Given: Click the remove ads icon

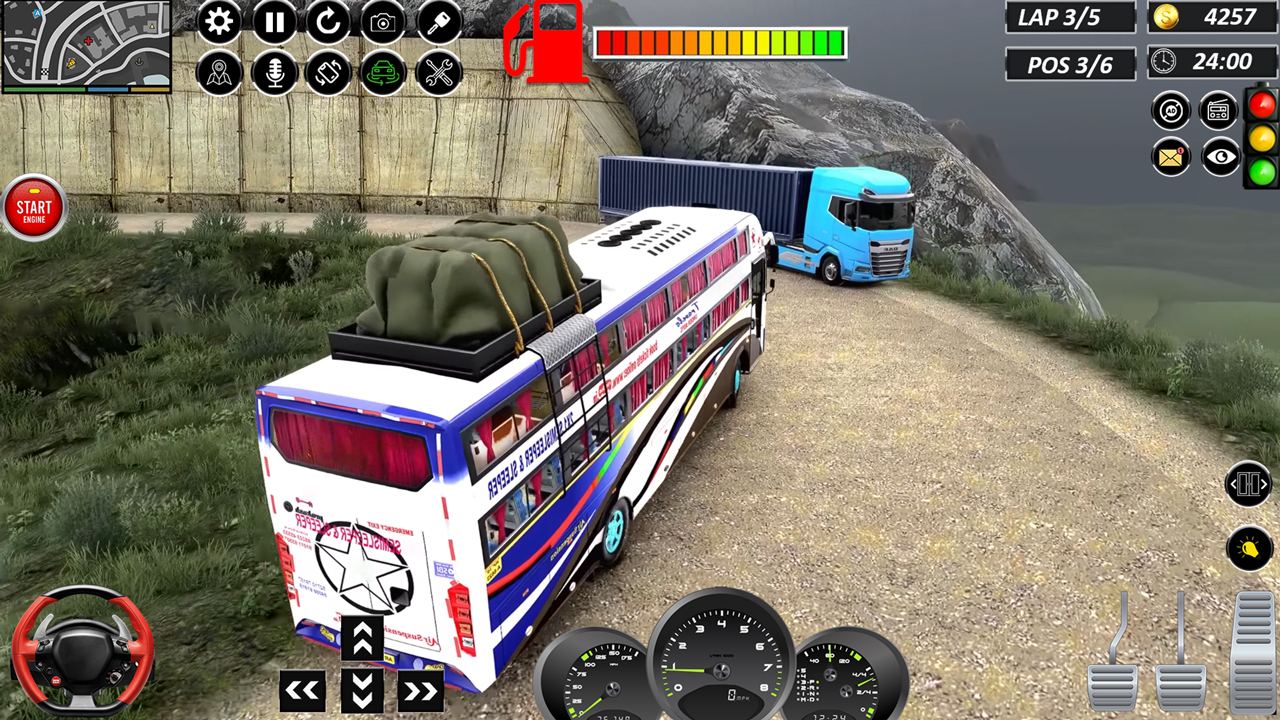Looking at the screenshot, I should coord(1170,110).
